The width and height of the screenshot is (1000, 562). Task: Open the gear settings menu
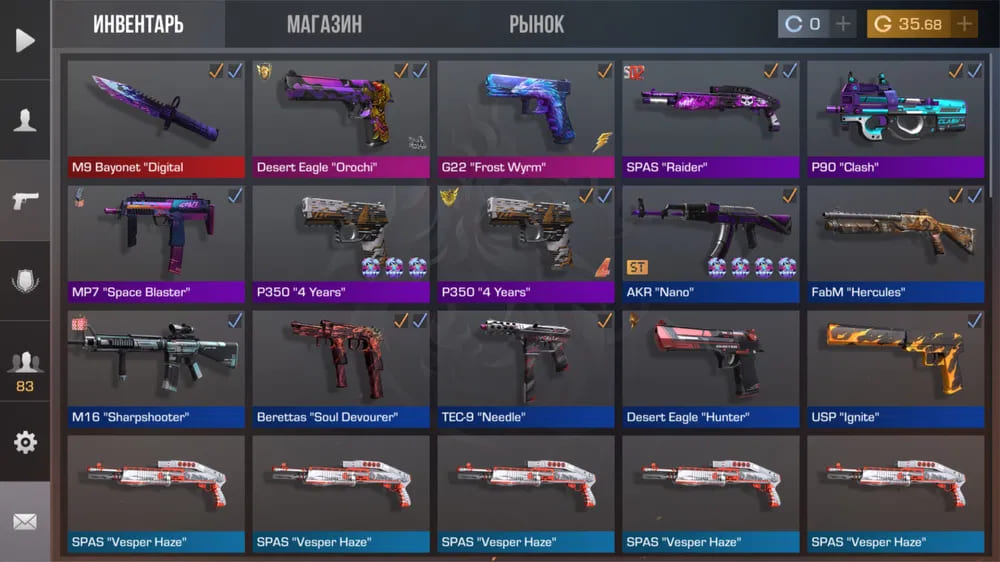(x=25, y=442)
